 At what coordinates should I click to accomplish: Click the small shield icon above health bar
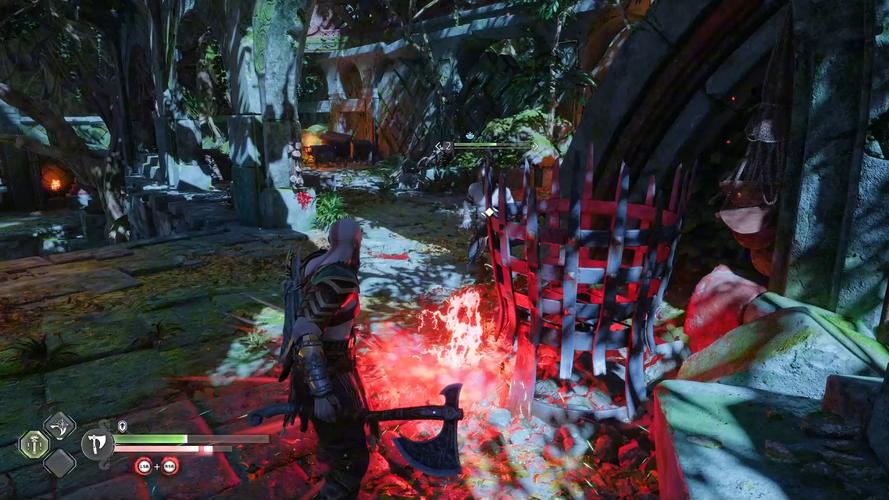point(122,426)
